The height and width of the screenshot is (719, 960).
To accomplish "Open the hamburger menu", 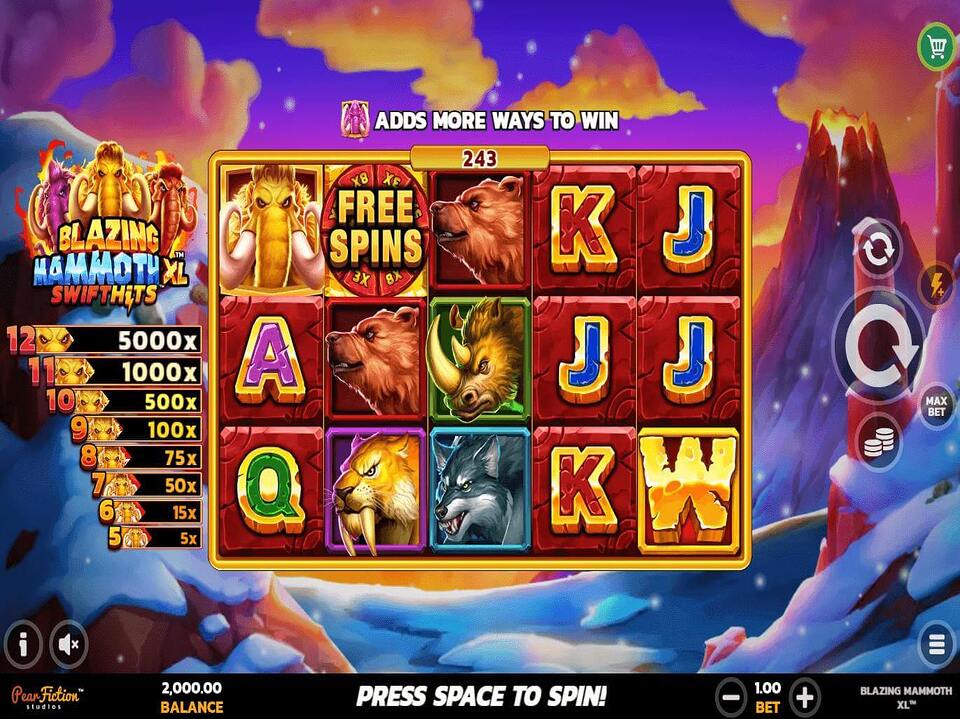I will (x=937, y=643).
